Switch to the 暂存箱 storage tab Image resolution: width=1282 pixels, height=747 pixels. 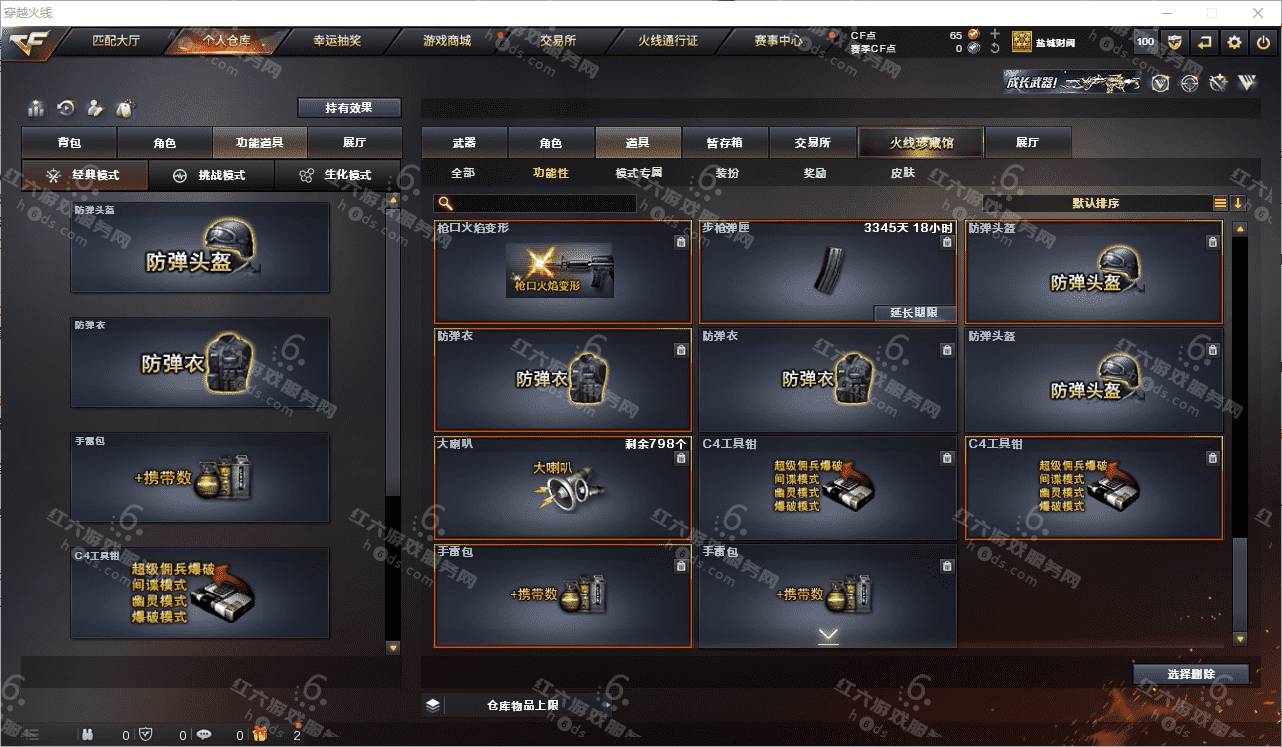(x=724, y=143)
